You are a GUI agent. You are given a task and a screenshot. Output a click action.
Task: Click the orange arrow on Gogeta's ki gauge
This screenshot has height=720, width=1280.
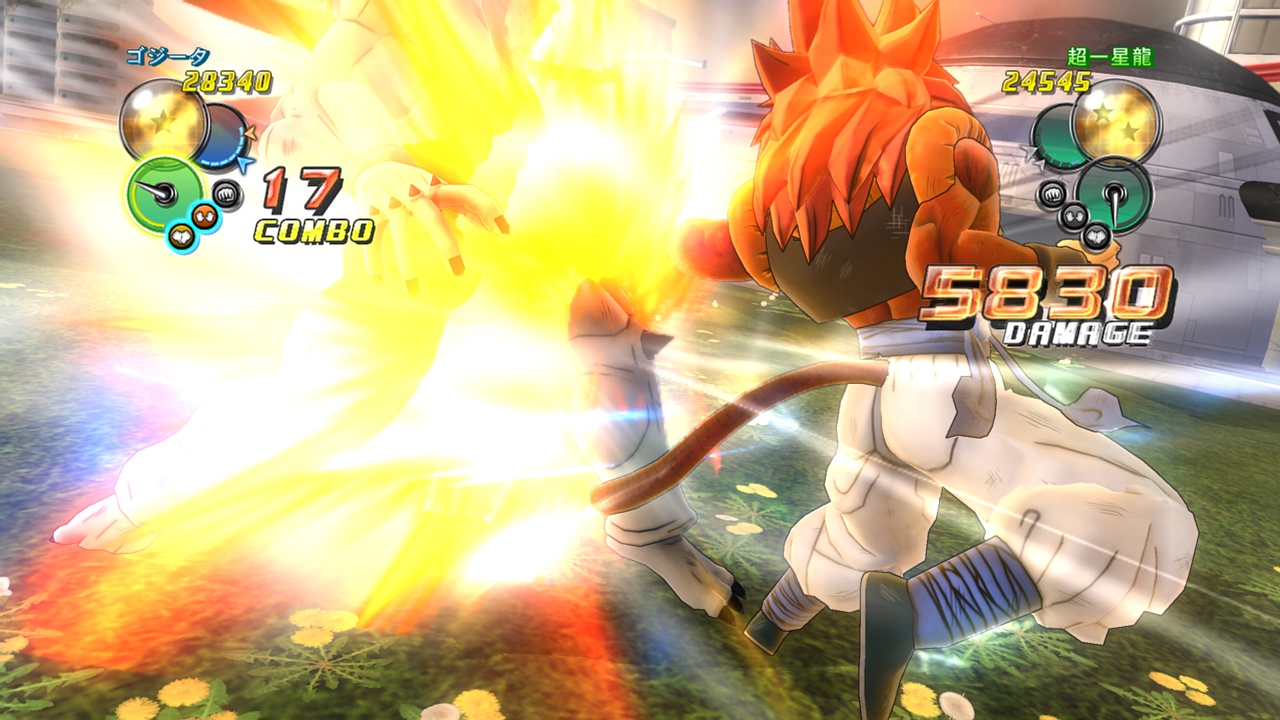(248, 133)
